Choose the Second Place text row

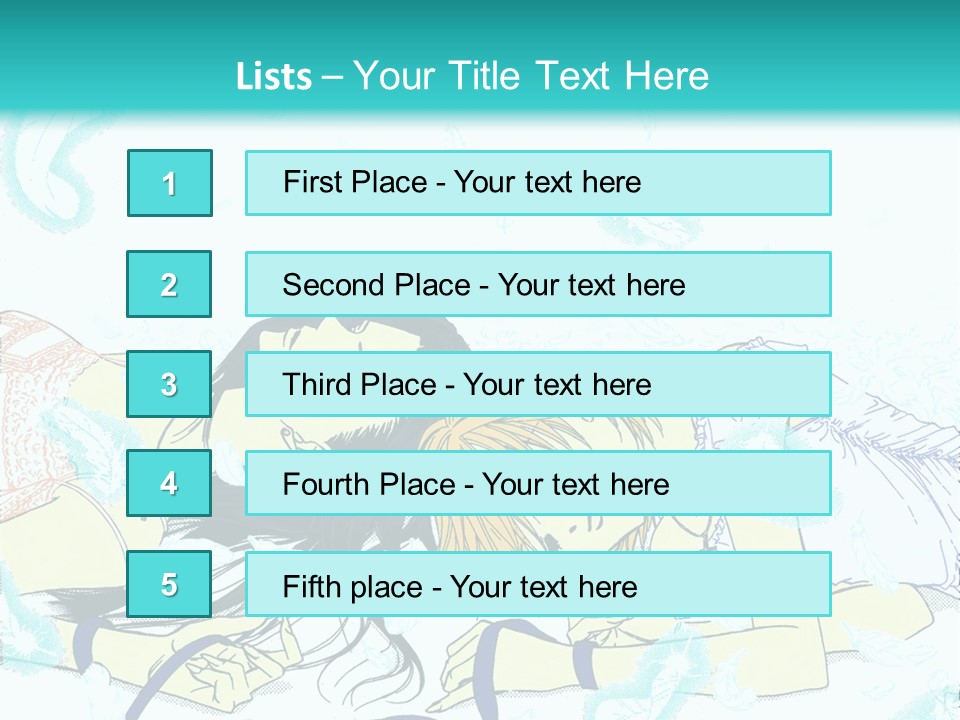(x=538, y=284)
